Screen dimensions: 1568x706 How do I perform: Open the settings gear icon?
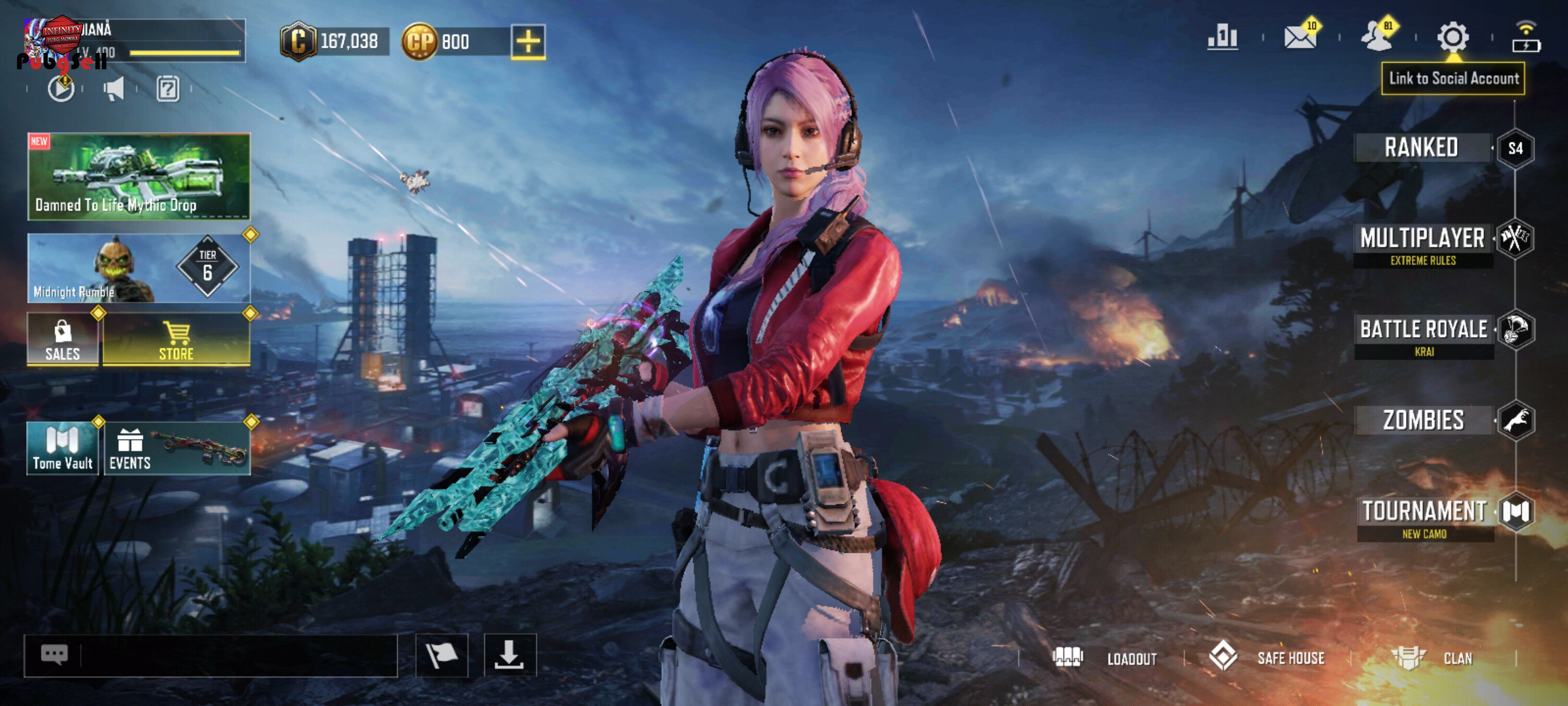[1453, 37]
